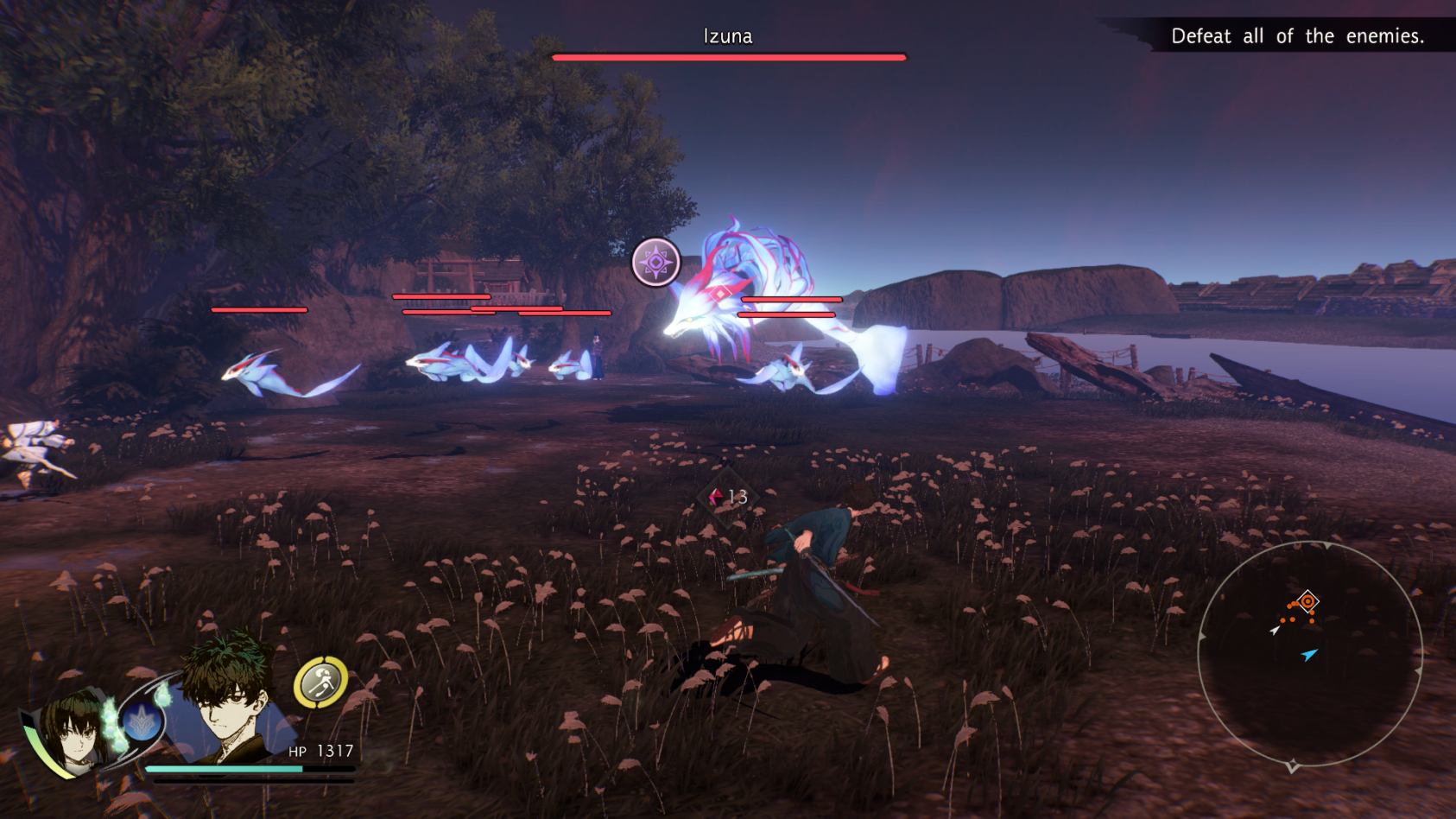This screenshot has height=819, width=1456.
Task: Click the orange target marker on minimap
Action: click(1307, 601)
